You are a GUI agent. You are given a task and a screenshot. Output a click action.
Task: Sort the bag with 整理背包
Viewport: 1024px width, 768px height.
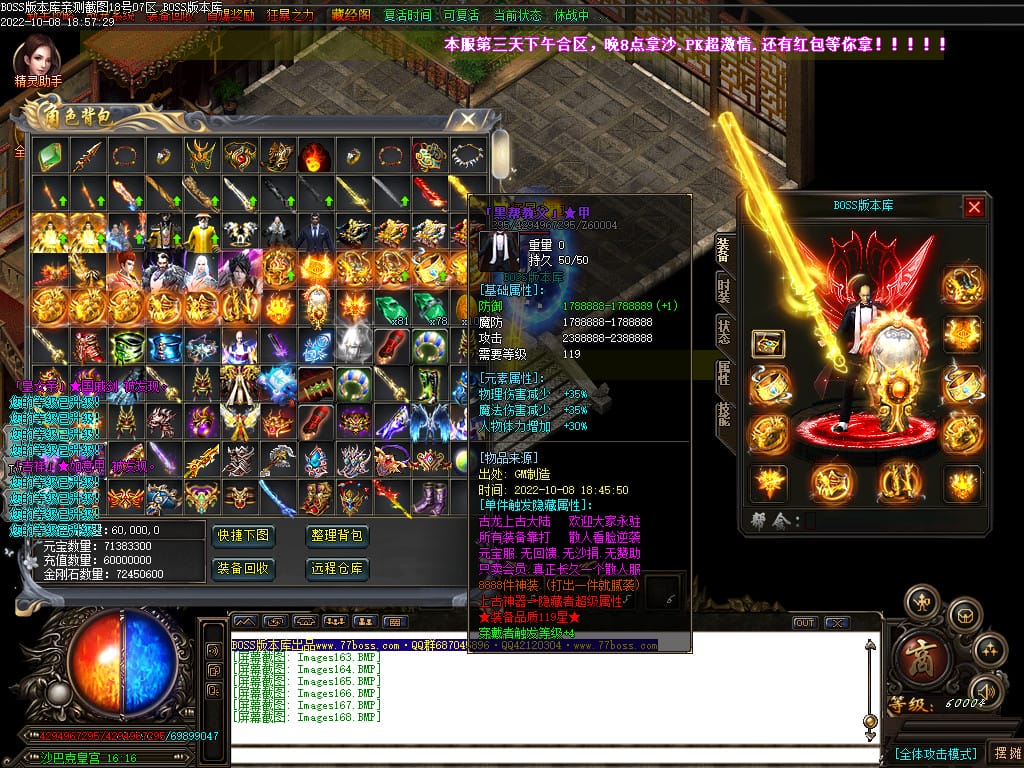[337, 536]
